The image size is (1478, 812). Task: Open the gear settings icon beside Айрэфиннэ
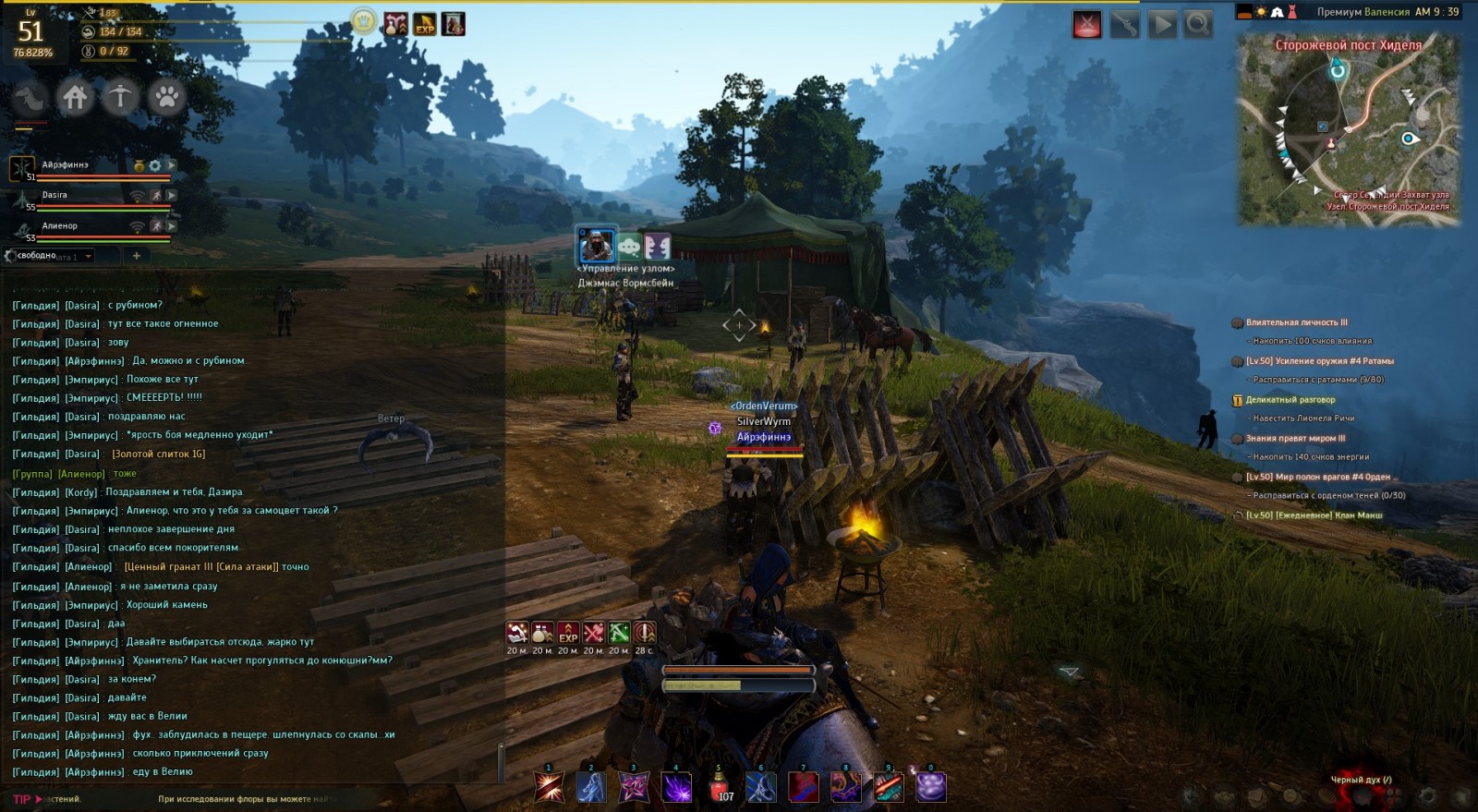click(x=155, y=166)
